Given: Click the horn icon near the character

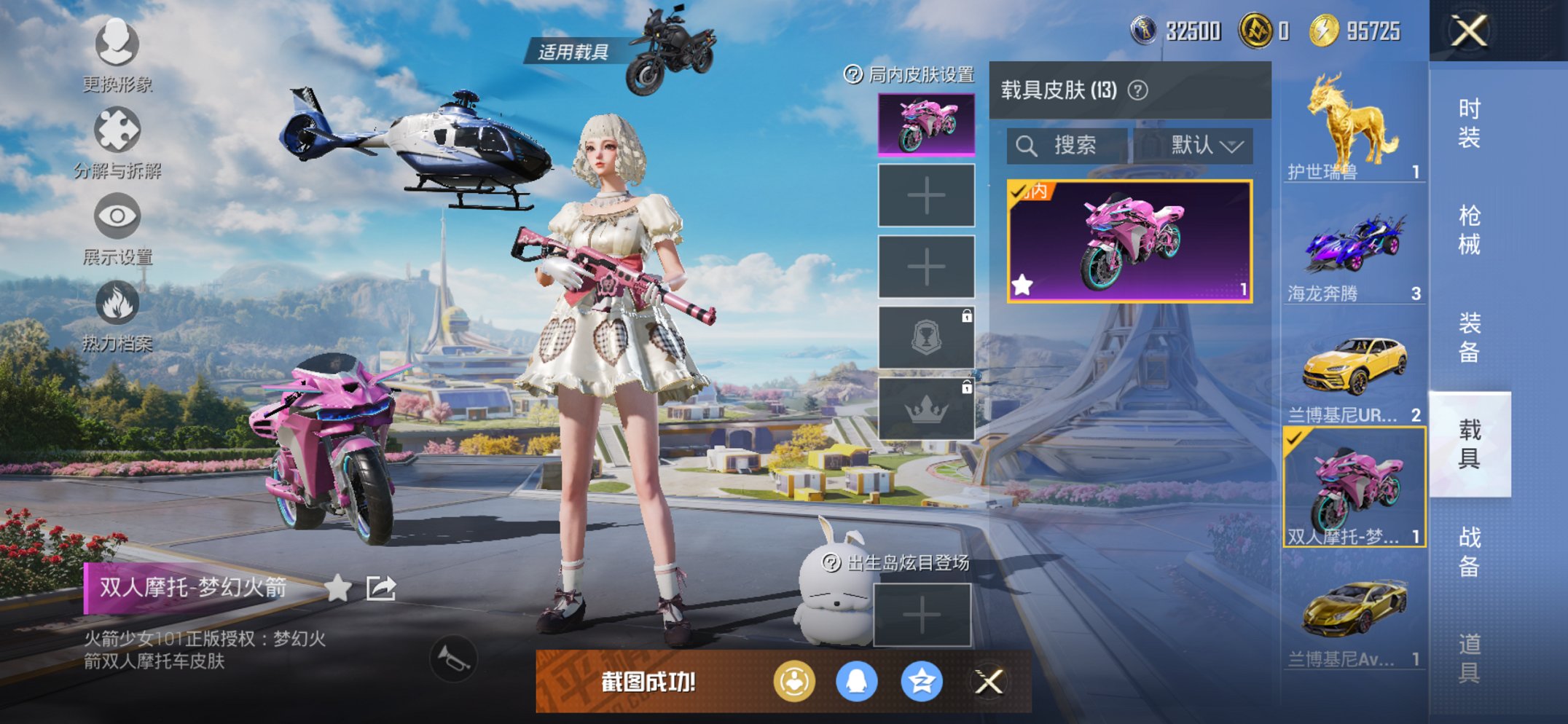Looking at the screenshot, I should (453, 657).
